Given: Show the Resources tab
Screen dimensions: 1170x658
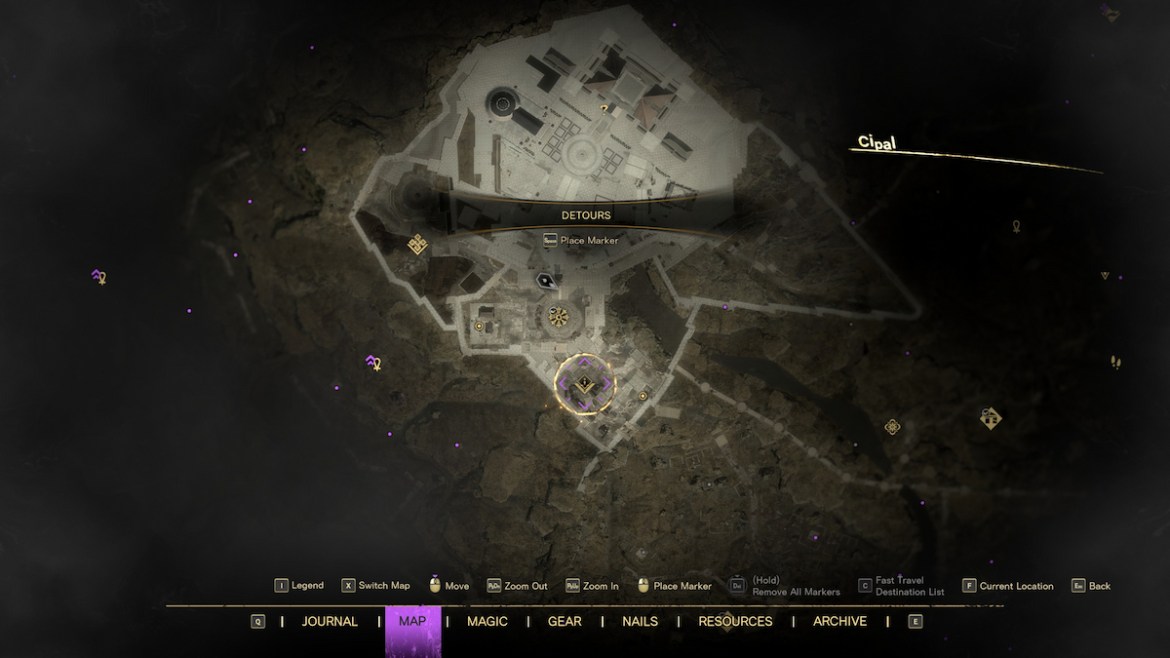Looking at the screenshot, I should point(735,621).
